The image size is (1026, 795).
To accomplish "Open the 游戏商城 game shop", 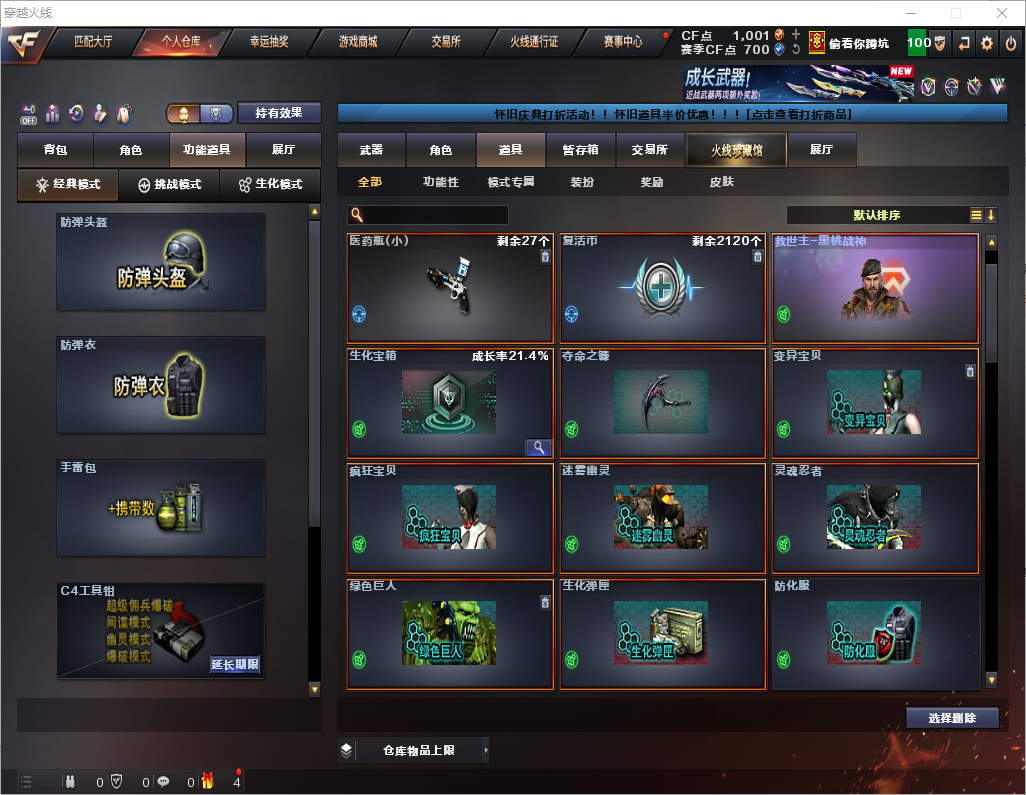I will click(357, 42).
